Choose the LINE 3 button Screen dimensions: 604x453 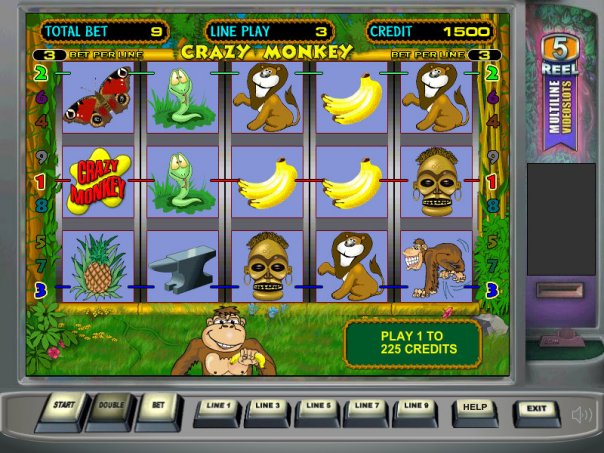tap(268, 408)
